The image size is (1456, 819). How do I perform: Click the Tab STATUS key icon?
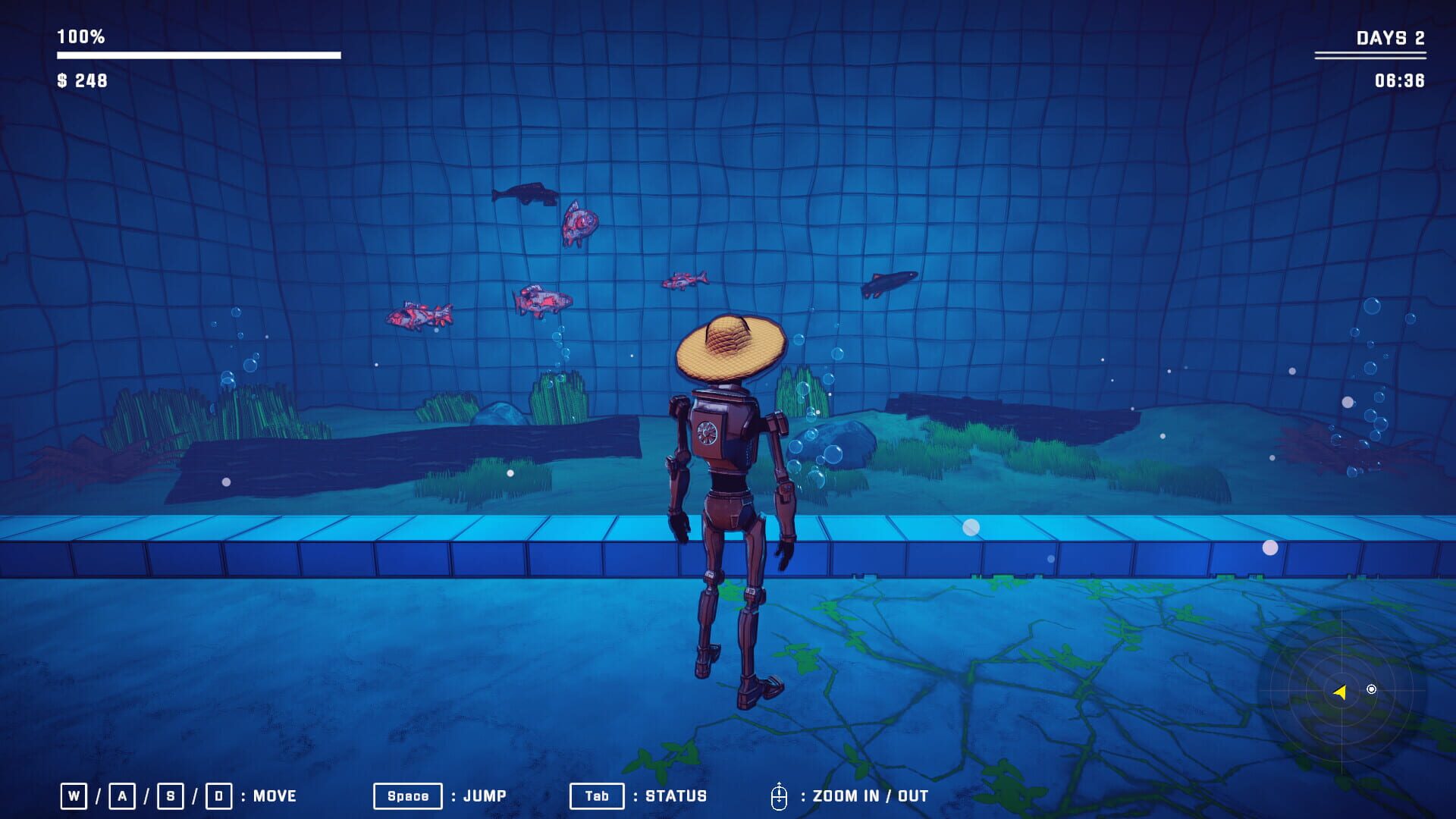tap(596, 795)
